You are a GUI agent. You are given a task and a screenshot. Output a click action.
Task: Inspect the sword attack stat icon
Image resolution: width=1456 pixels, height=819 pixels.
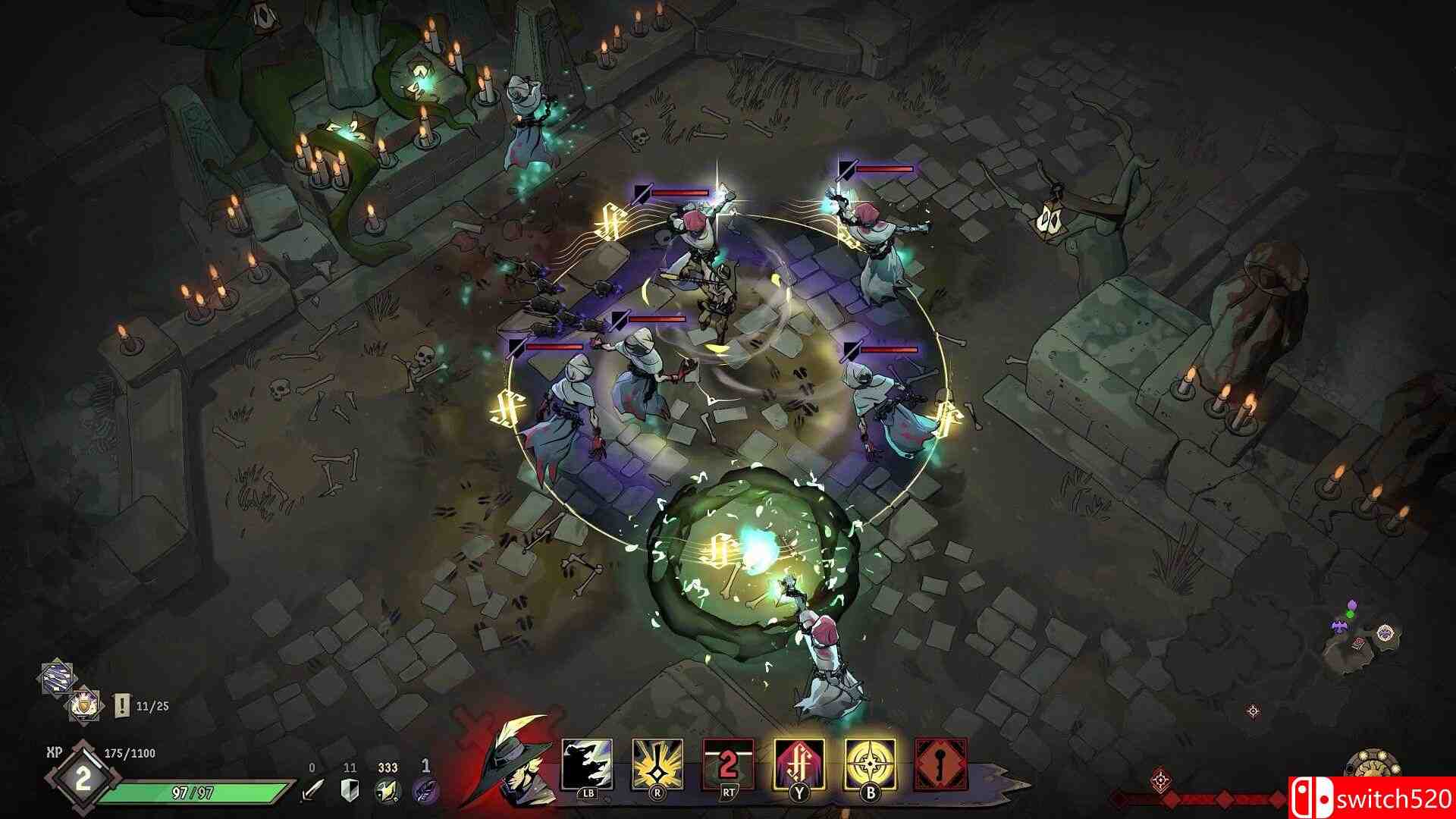pos(312,789)
